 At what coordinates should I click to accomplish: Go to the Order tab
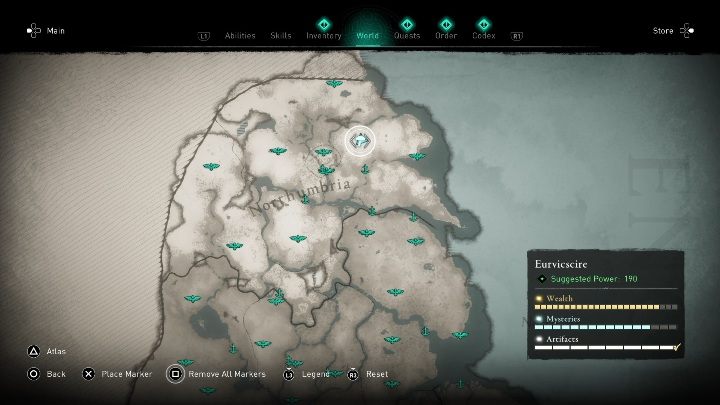446,36
